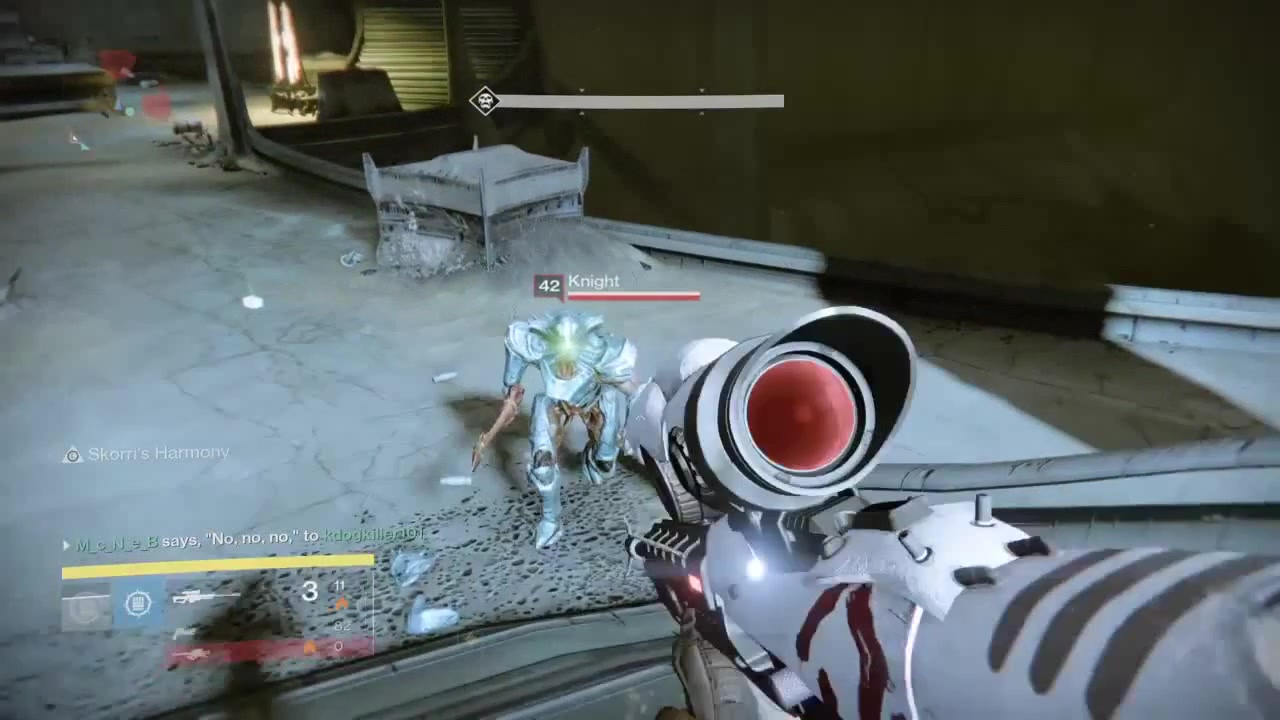1280x720 pixels.
Task: Open the M_c_N_e_B chat message
Action: coord(244,539)
